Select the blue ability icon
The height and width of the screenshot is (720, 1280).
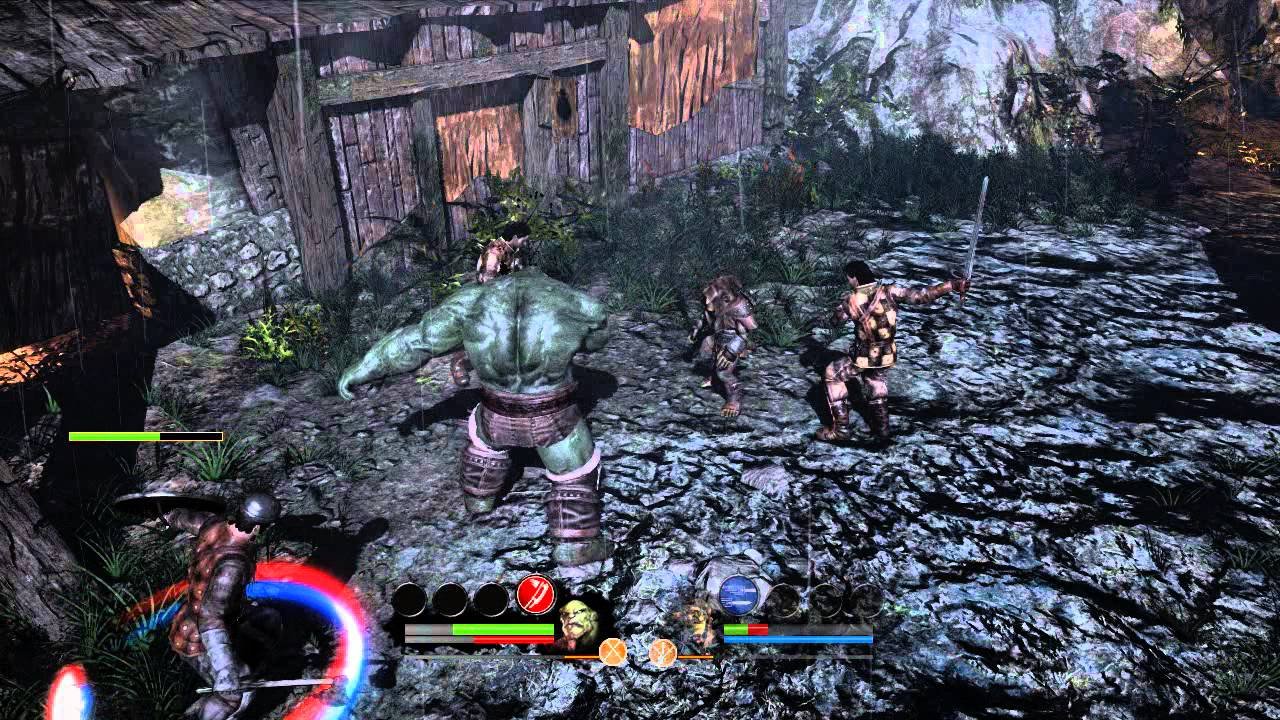[x=738, y=595]
